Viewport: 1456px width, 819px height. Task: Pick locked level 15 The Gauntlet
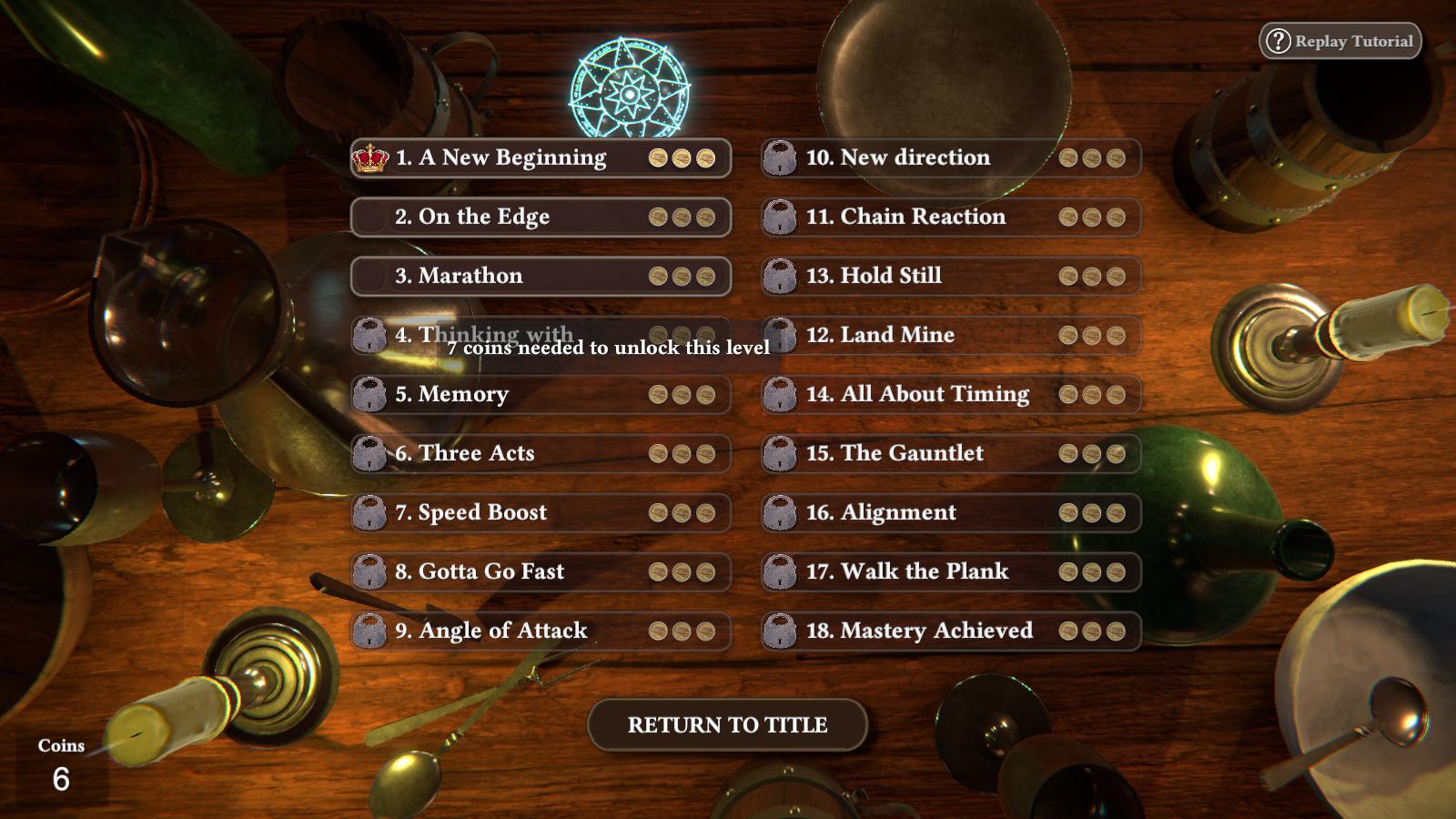pyautogui.click(x=951, y=454)
